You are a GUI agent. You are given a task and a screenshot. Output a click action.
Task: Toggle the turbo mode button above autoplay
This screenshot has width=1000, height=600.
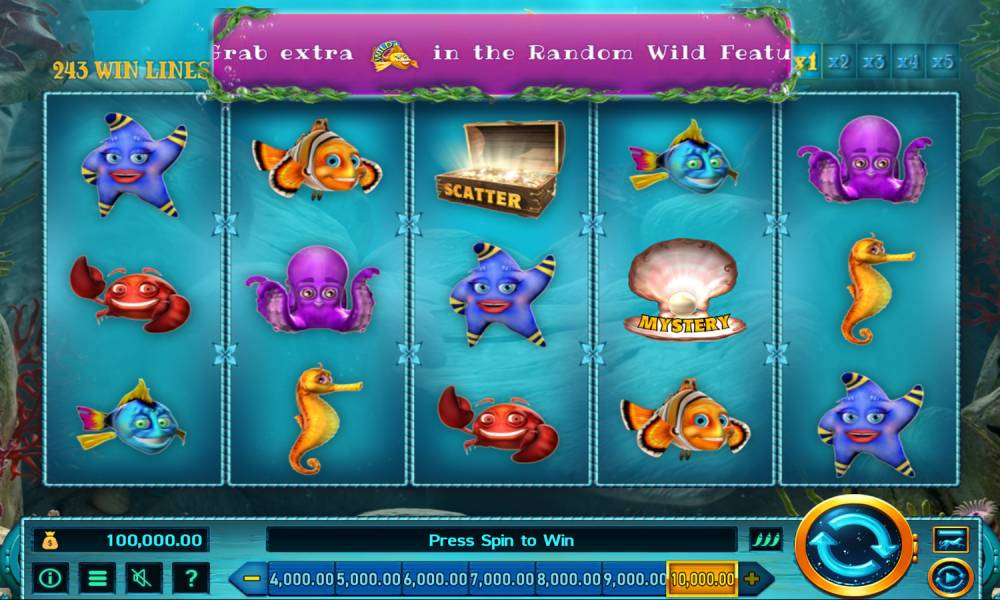click(x=949, y=540)
